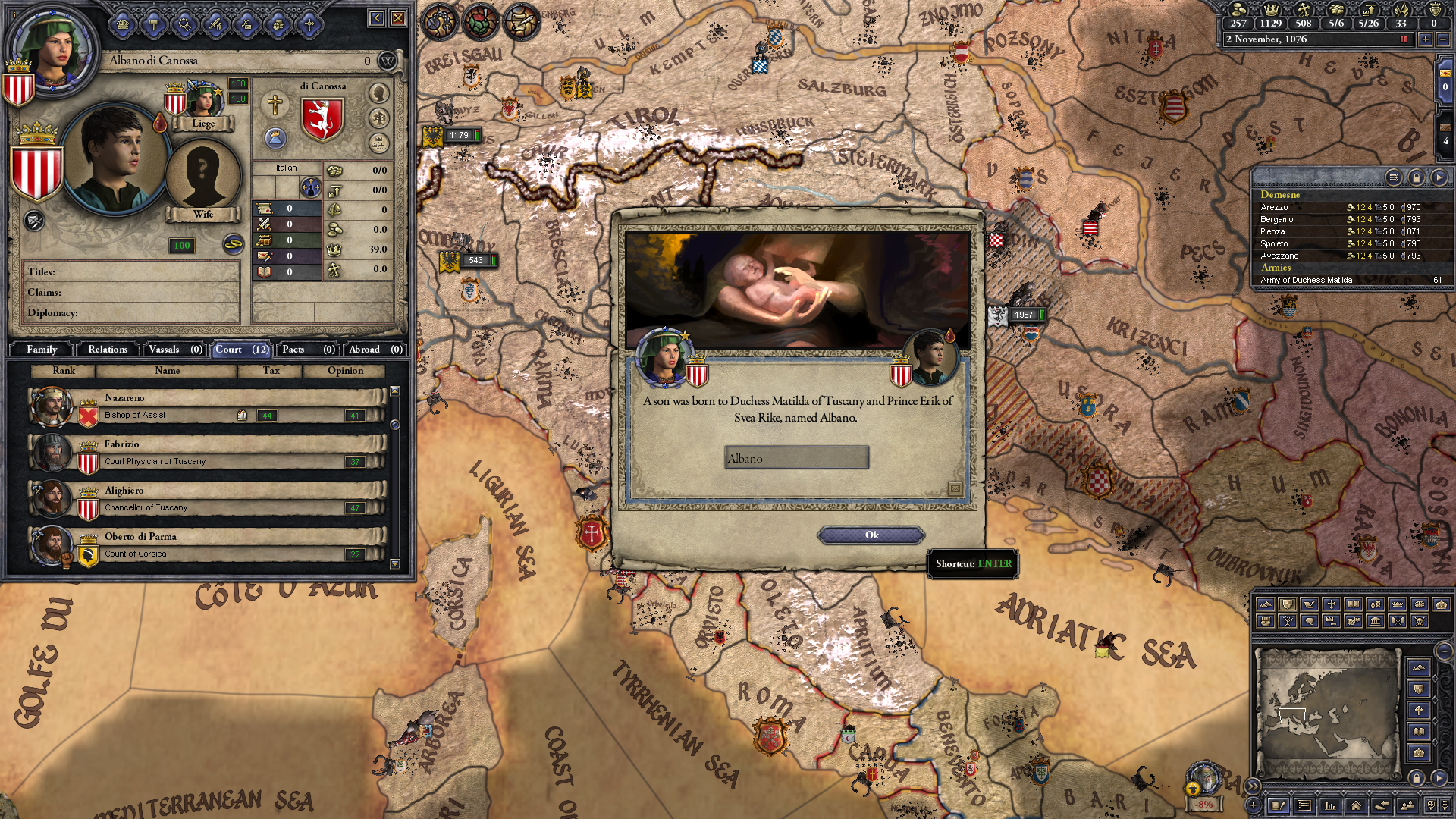1456x819 pixels.
Task: Toggle the lock icon beside the minimap
Action: (x=1417, y=777)
